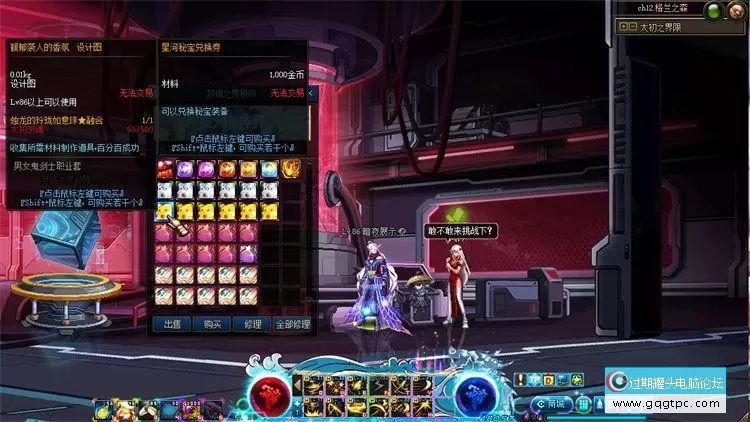Click the 购买 (Buy) button
Image resolution: width=750 pixels, height=422 pixels.
point(211,324)
